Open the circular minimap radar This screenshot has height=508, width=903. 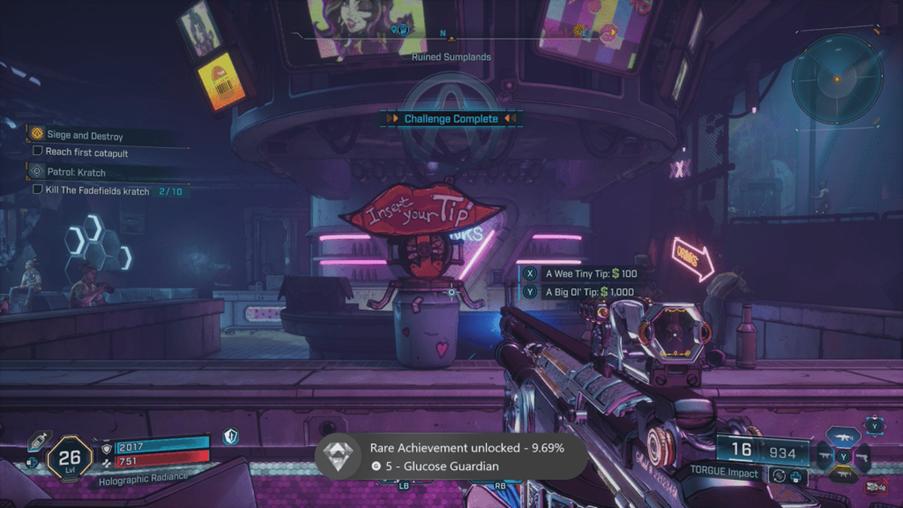(837, 78)
